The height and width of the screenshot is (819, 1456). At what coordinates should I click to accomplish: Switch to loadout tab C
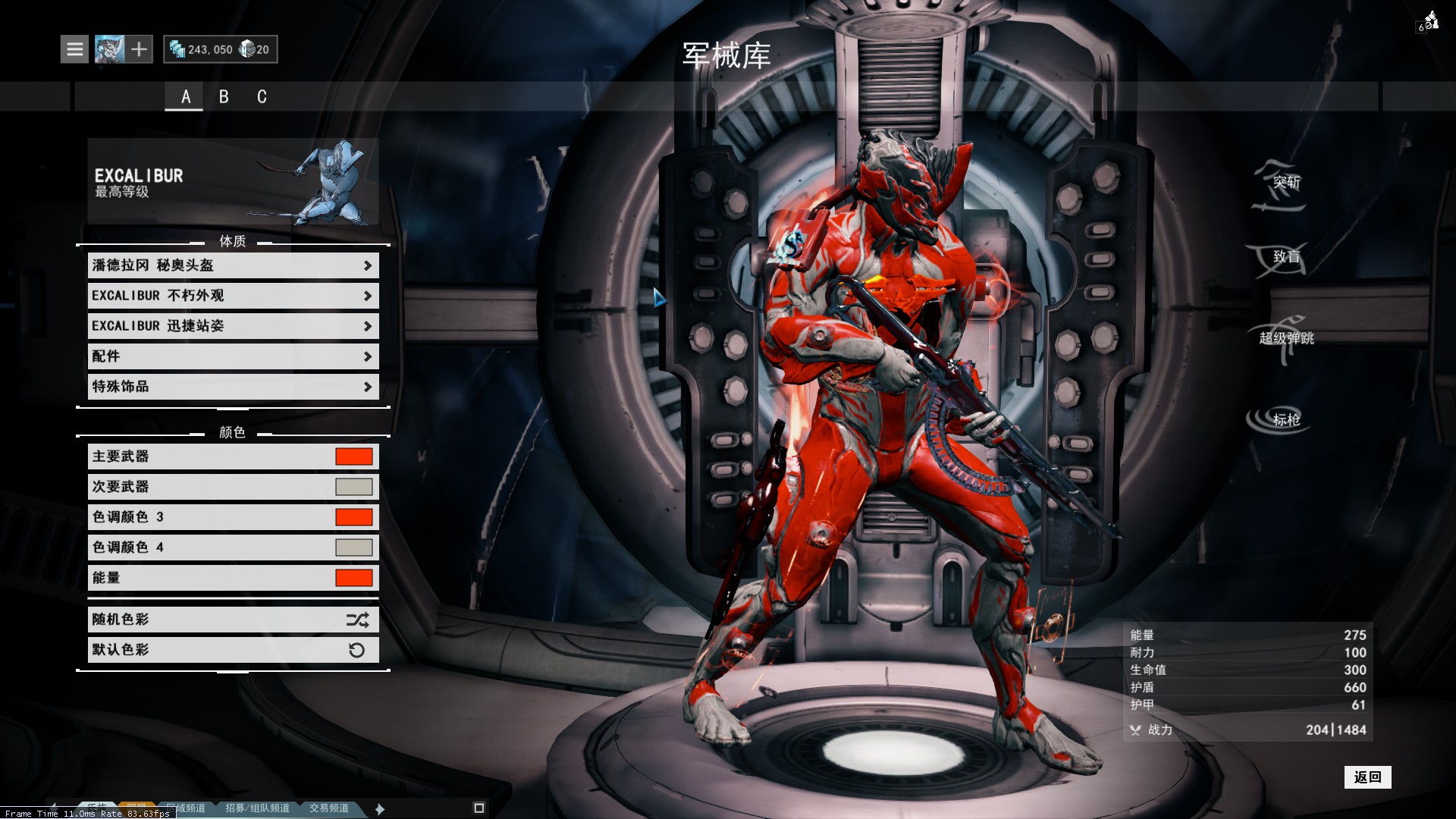(262, 97)
